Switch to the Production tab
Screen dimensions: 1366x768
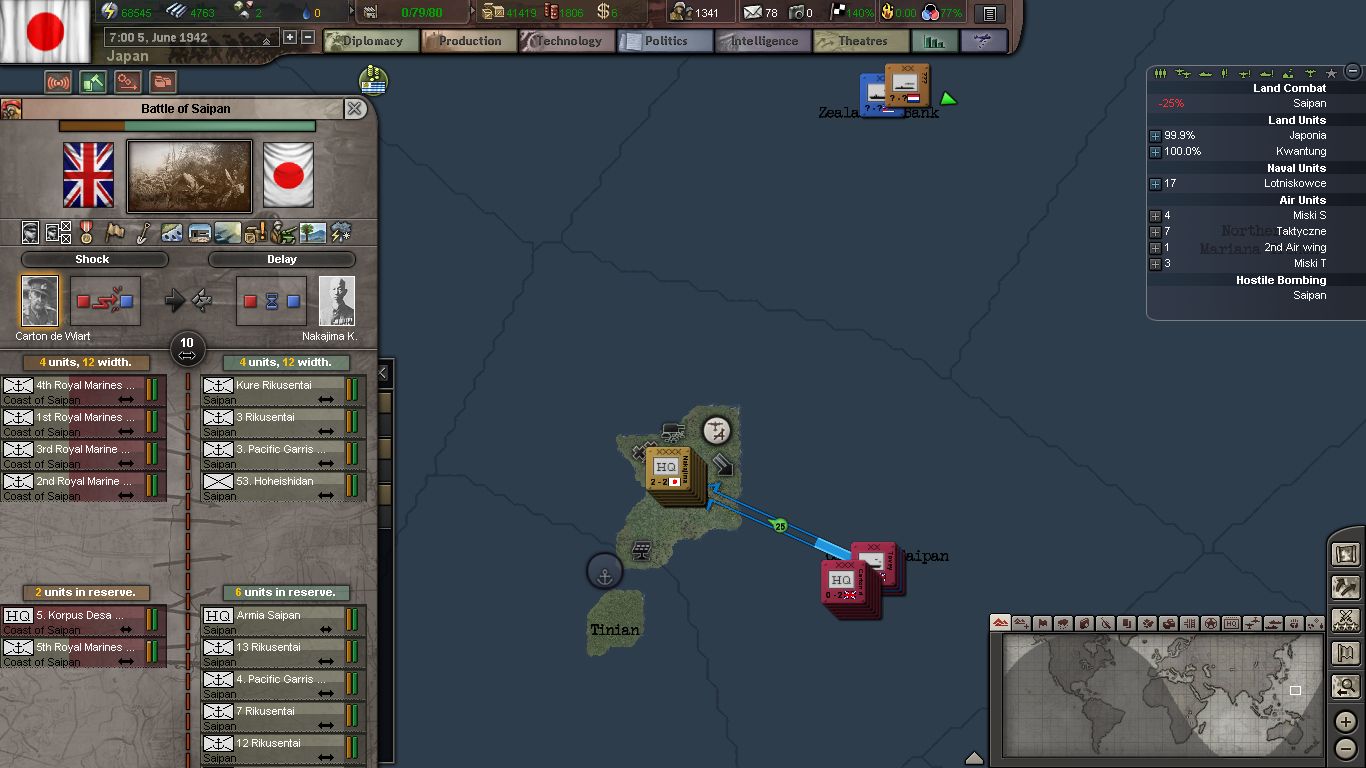point(469,41)
